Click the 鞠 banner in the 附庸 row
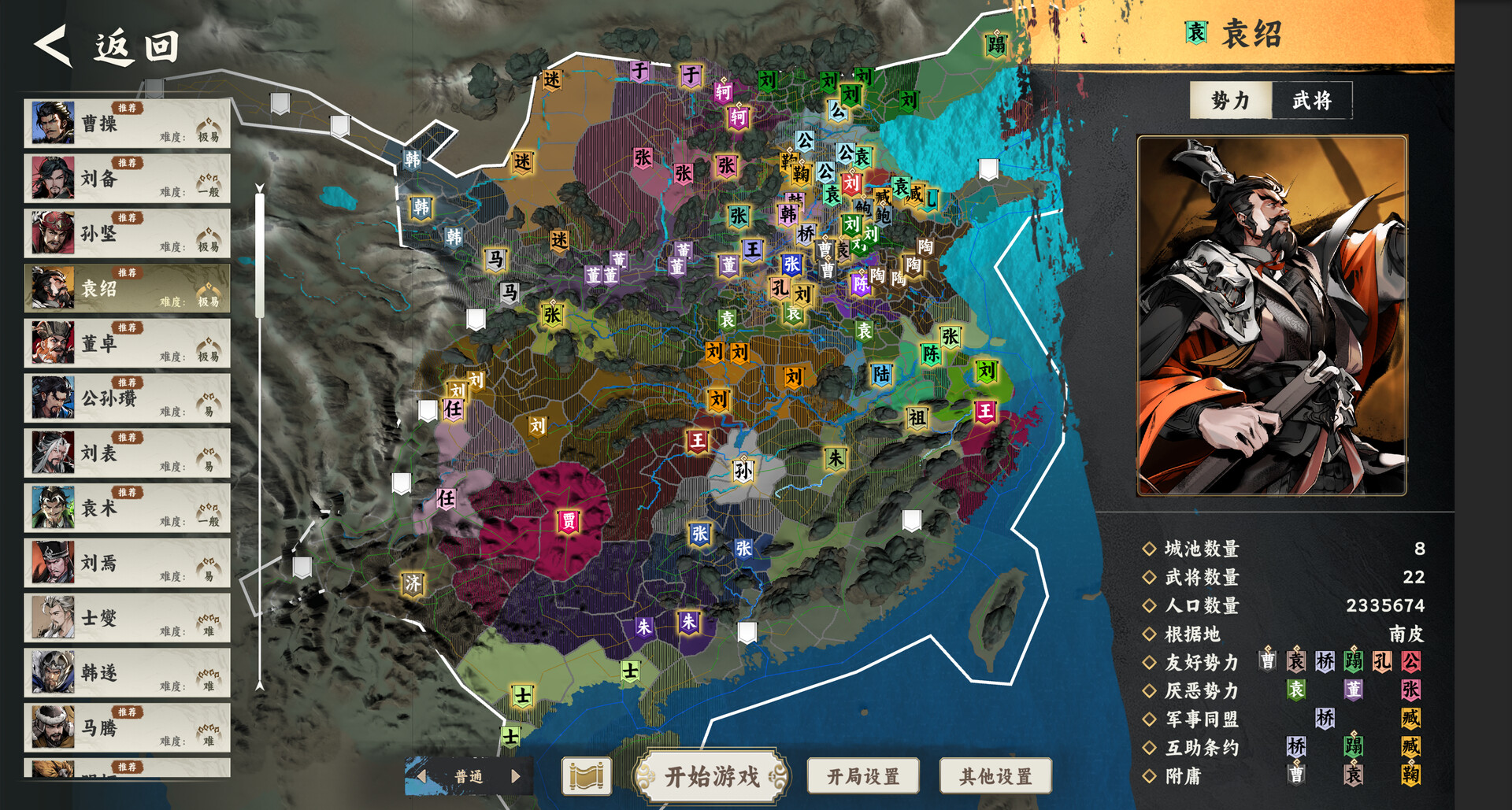1512x810 pixels. 1410,775
